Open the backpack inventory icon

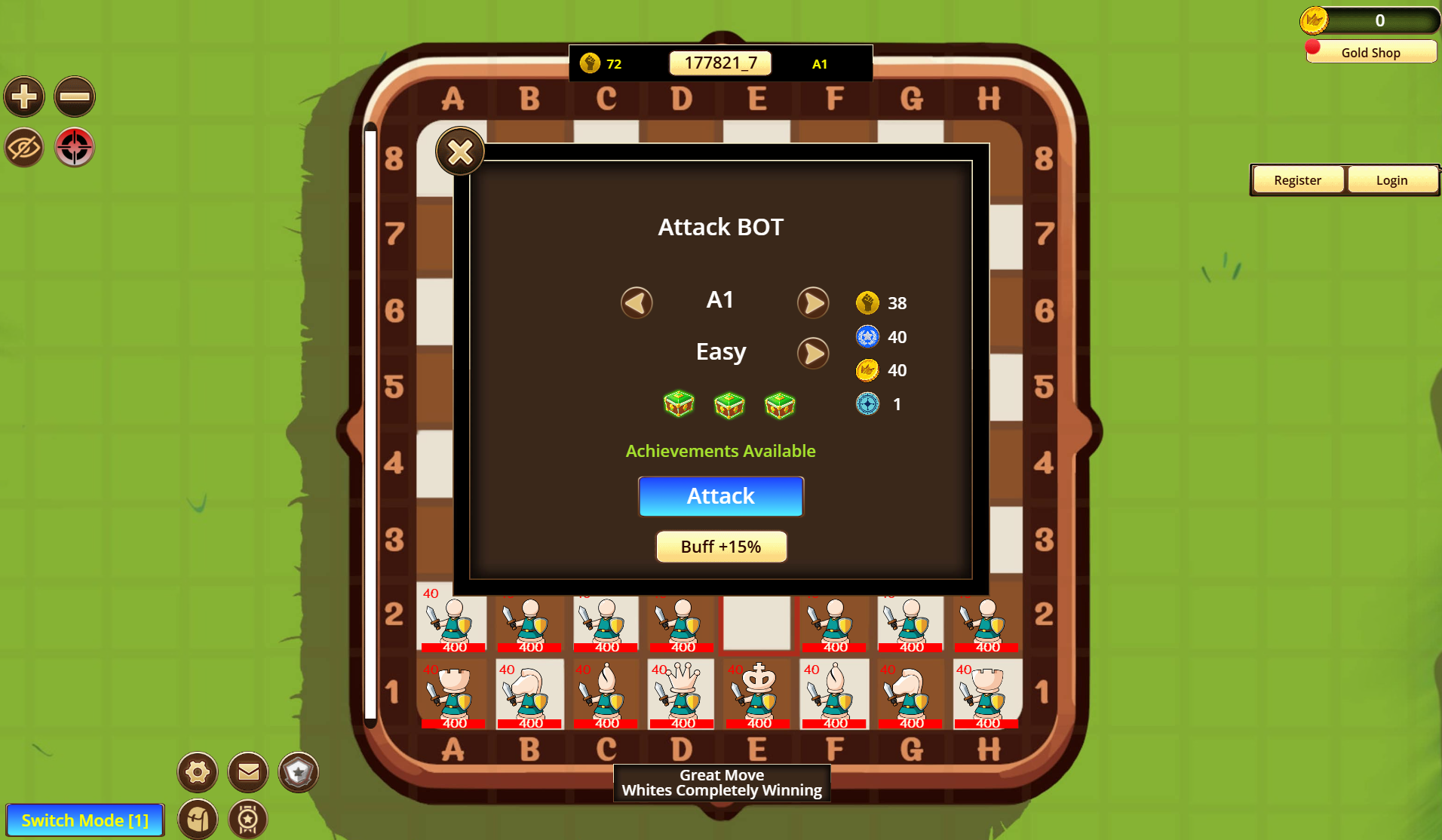coord(197,819)
